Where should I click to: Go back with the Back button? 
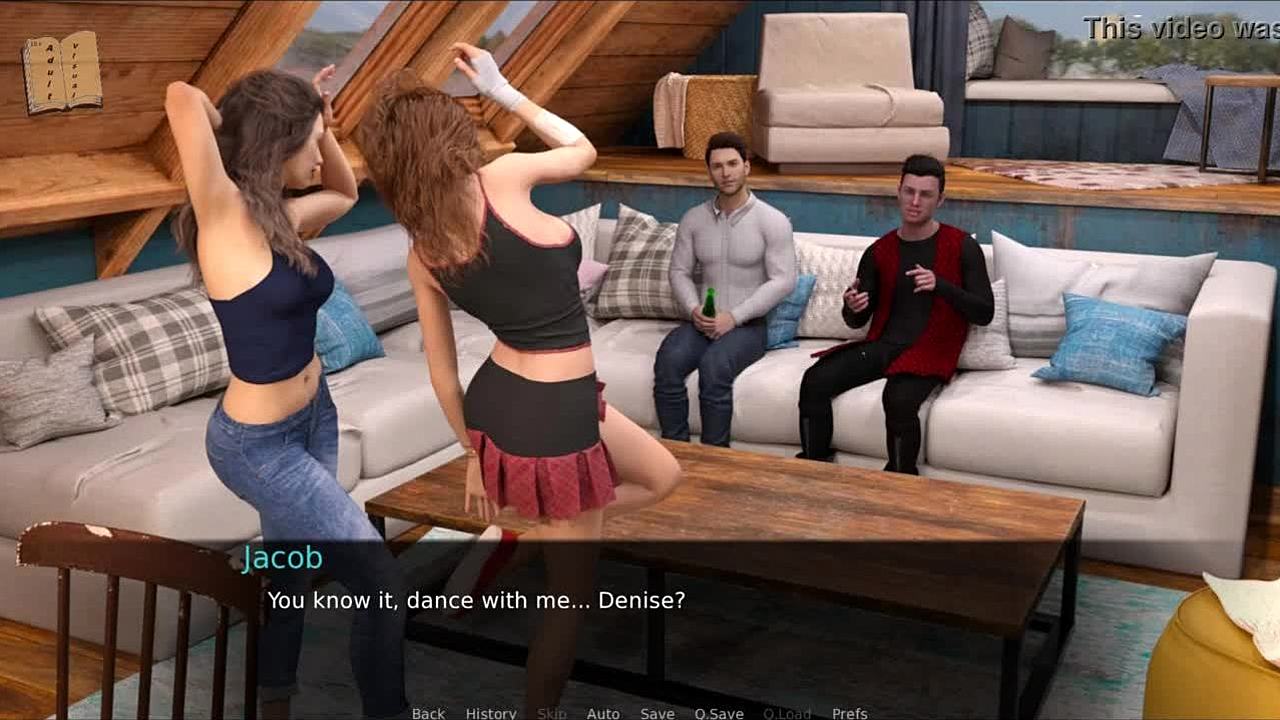coord(428,713)
